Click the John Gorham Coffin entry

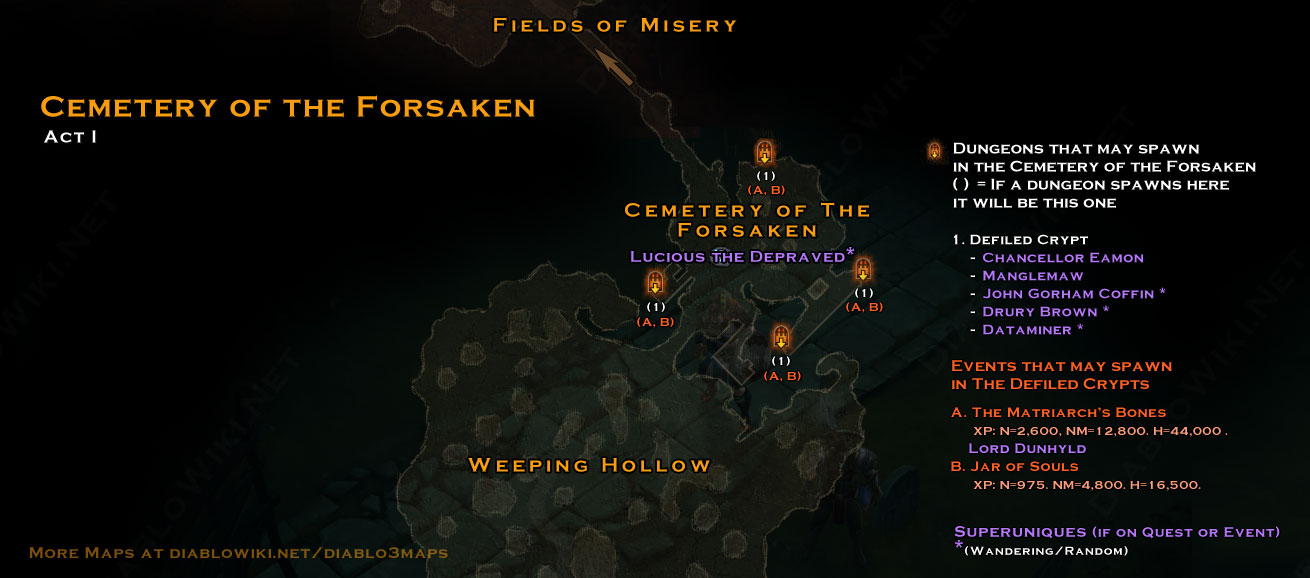1068,294
